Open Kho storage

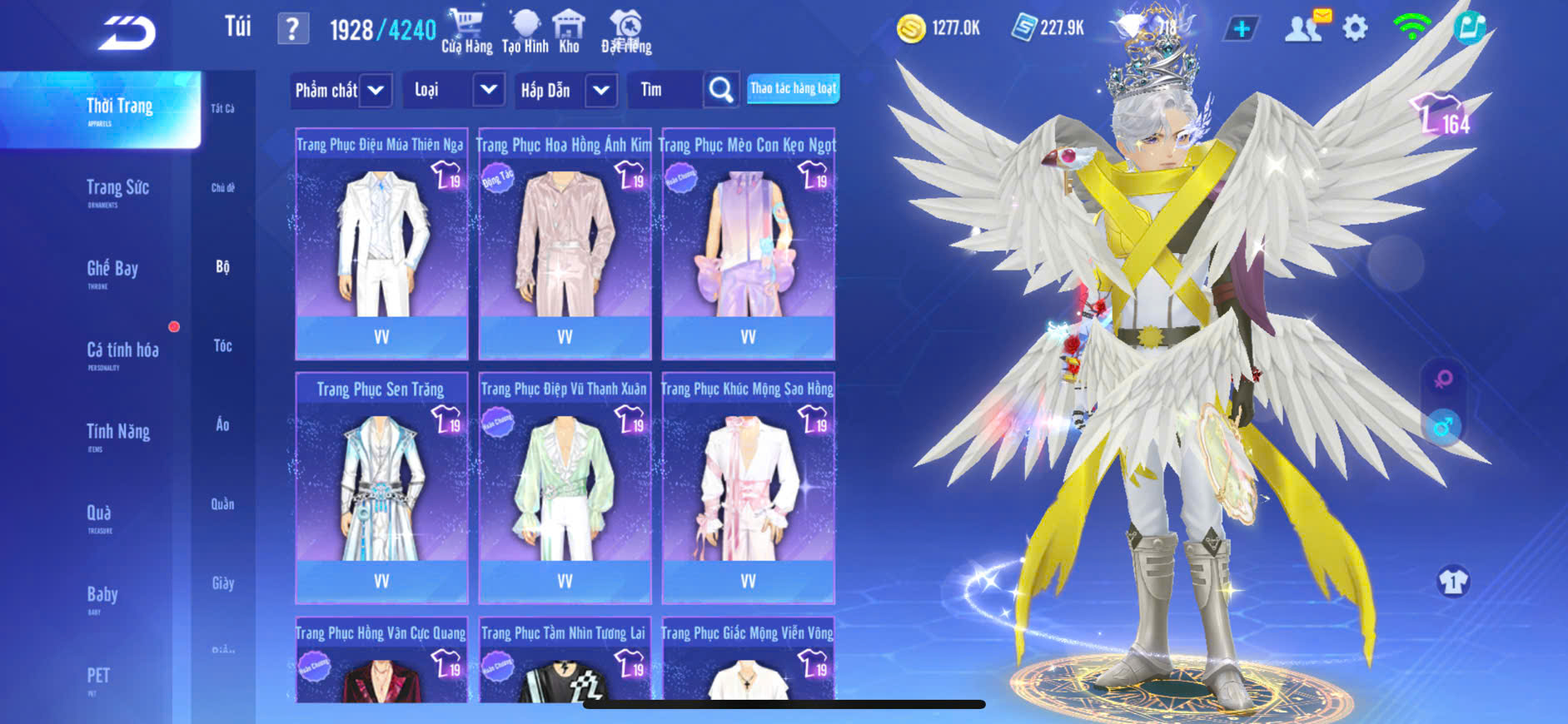[569, 31]
